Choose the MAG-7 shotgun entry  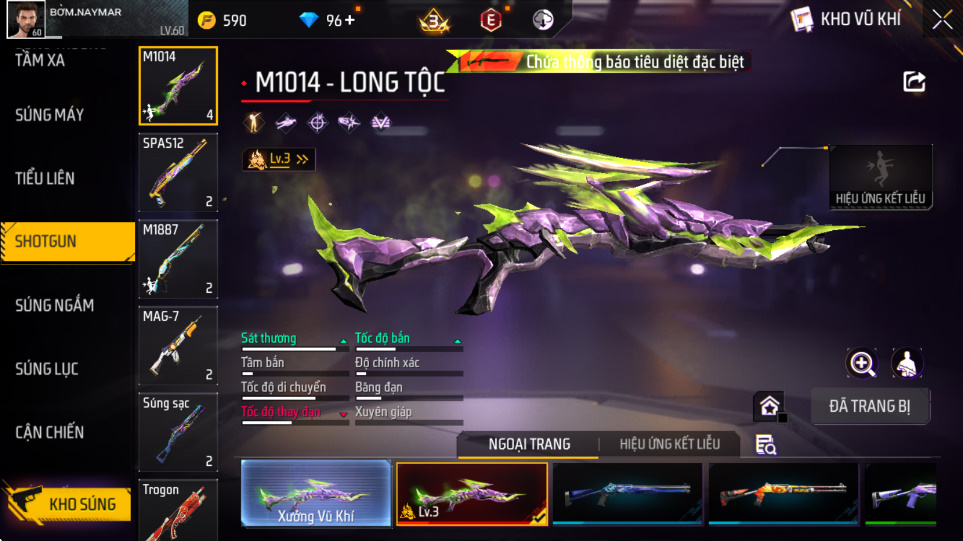[x=178, y=345]
